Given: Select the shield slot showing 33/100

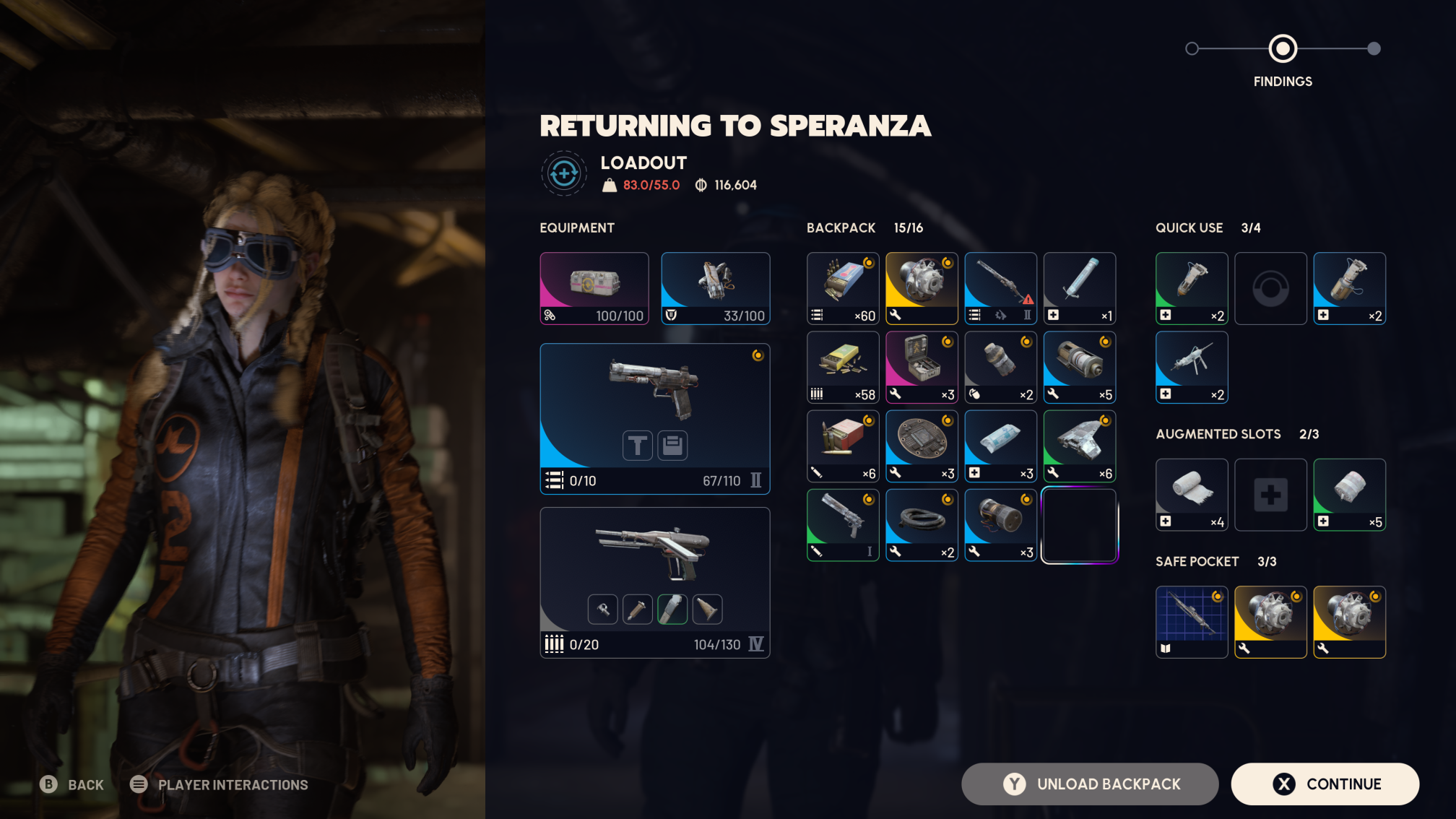Looking at the screenshot, I should (715, 287).
